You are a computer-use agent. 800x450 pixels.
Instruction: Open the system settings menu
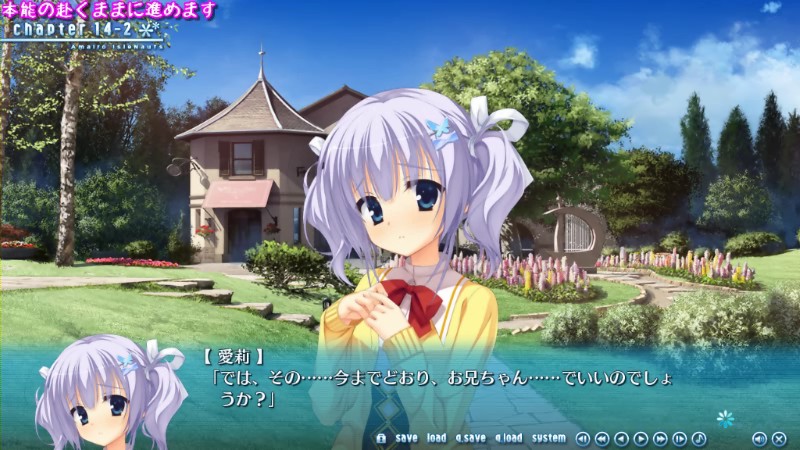(x=548, y=438)
